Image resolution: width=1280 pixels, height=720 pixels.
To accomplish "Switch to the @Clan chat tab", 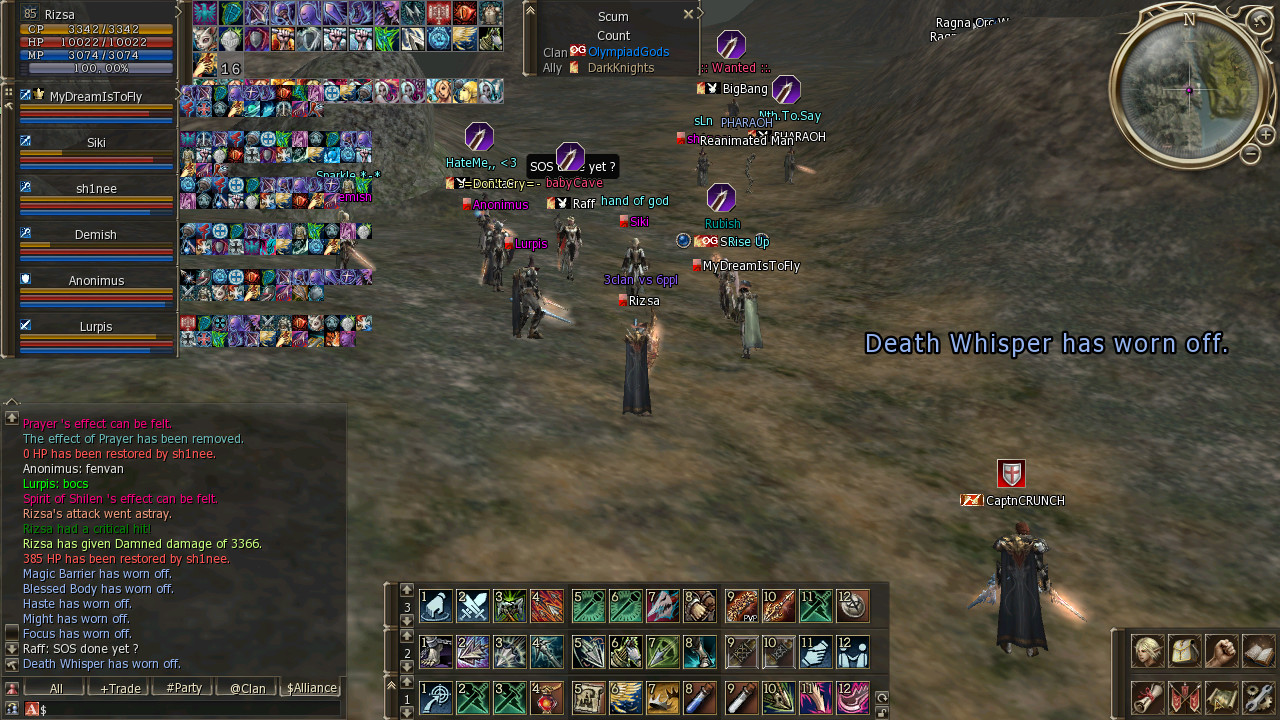I will [x=246, y=688].
